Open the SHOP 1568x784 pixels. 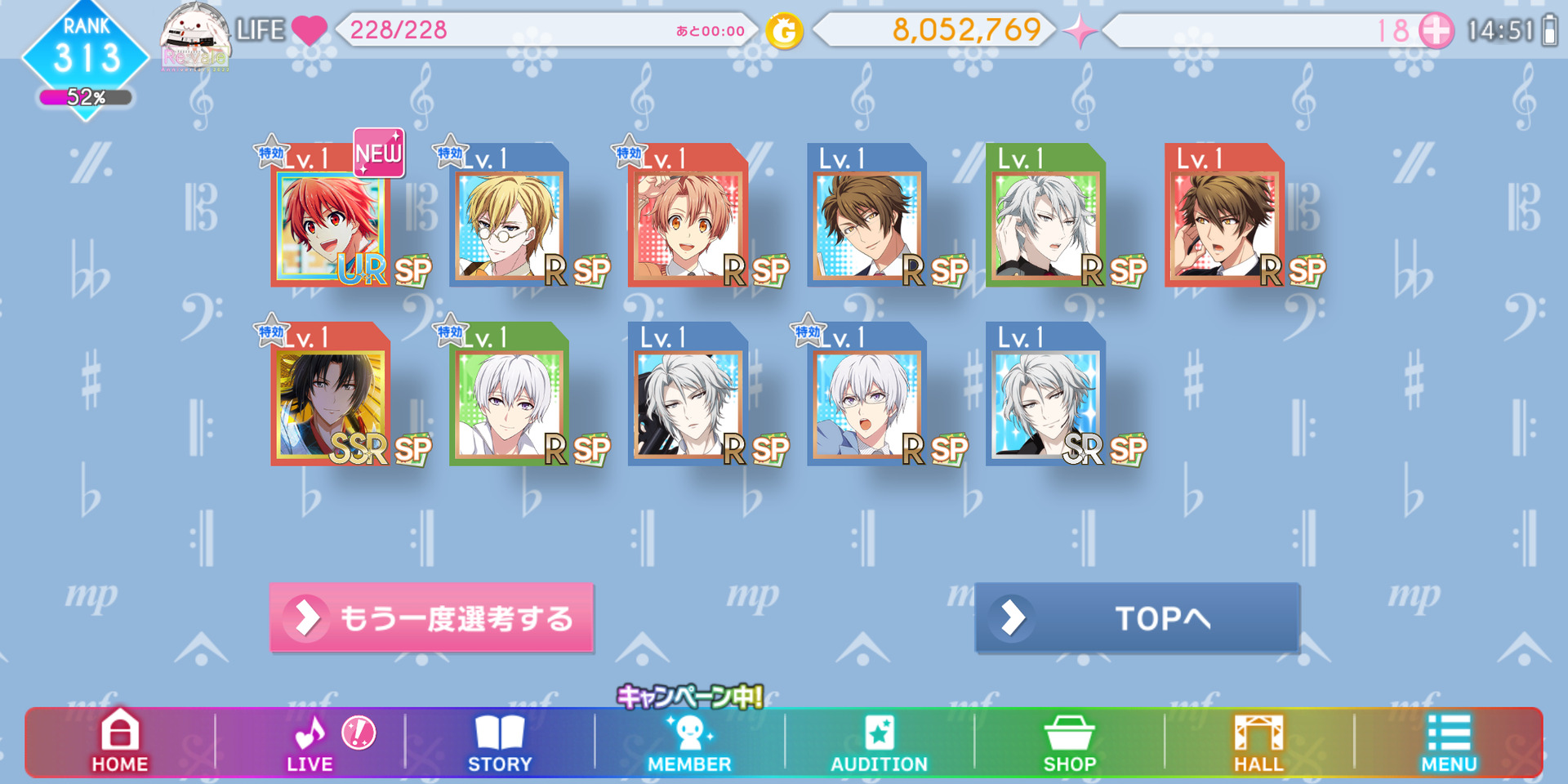pos(1069,742)
